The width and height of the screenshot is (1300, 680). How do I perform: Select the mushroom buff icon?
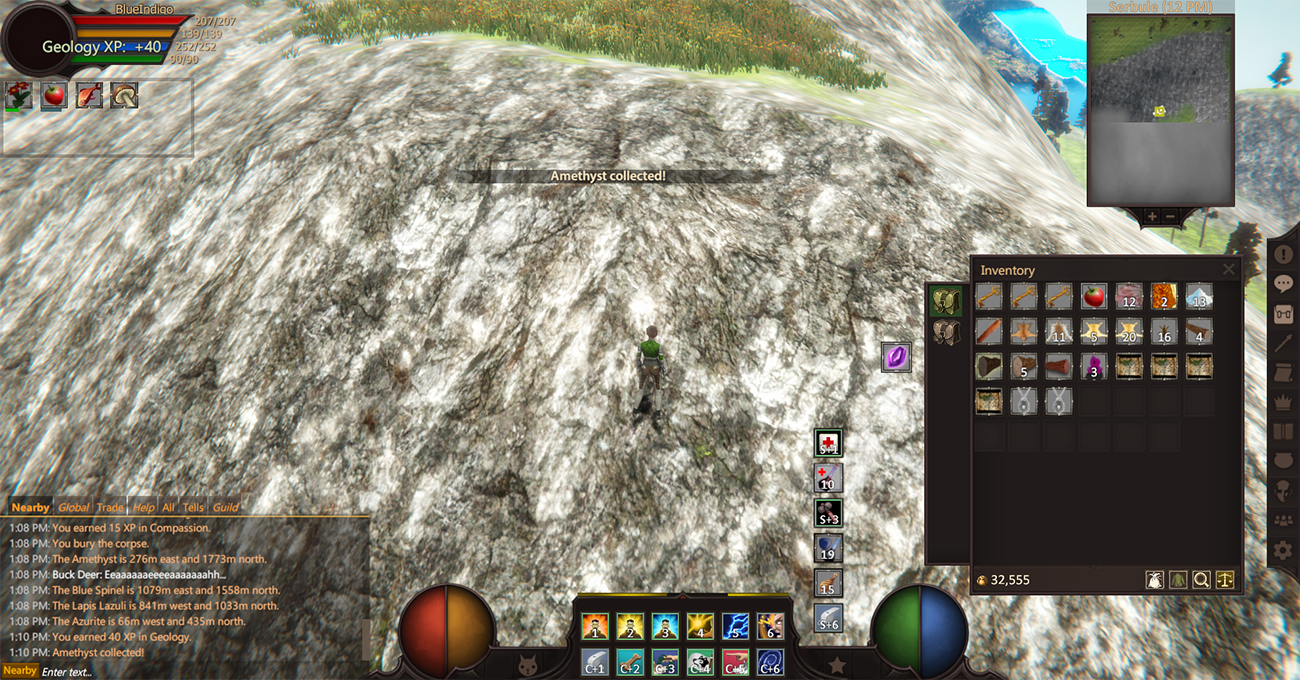pyautogui.click(x=124, y=96)
